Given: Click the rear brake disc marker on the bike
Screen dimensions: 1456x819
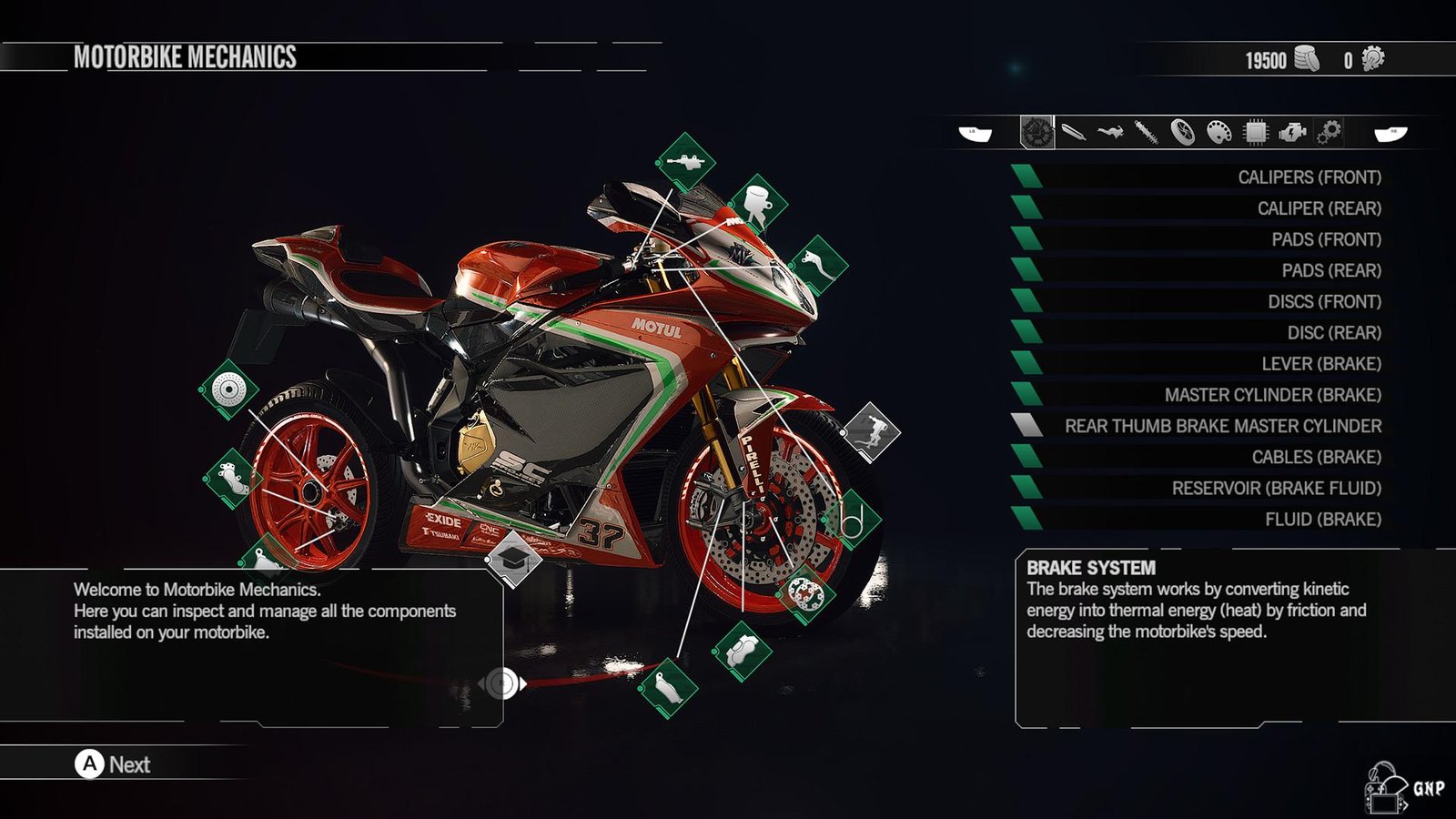Looking at the screenshot, I should tap(228, 389).
